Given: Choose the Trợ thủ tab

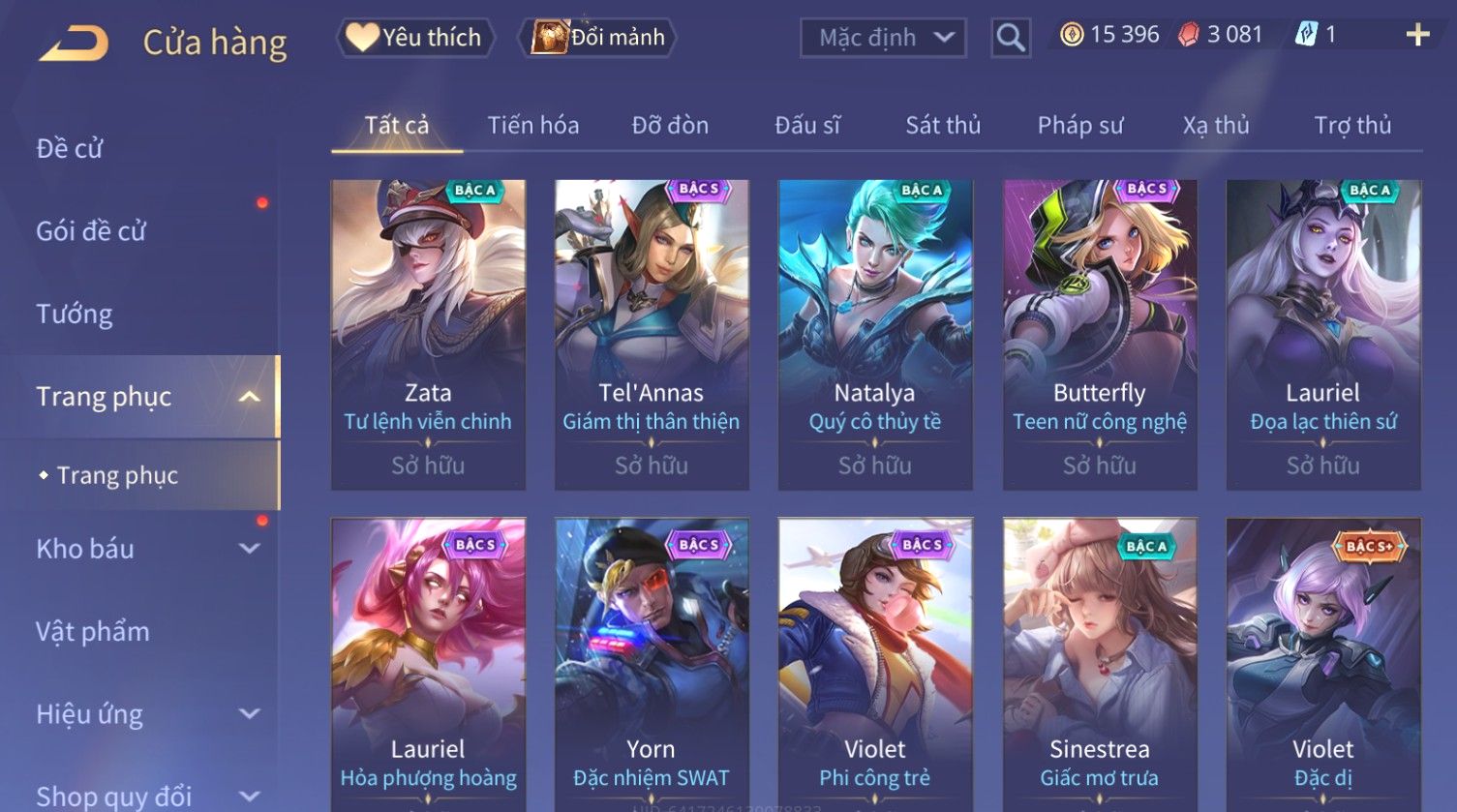Looking at the screenshot, I should pos(1352,126).
